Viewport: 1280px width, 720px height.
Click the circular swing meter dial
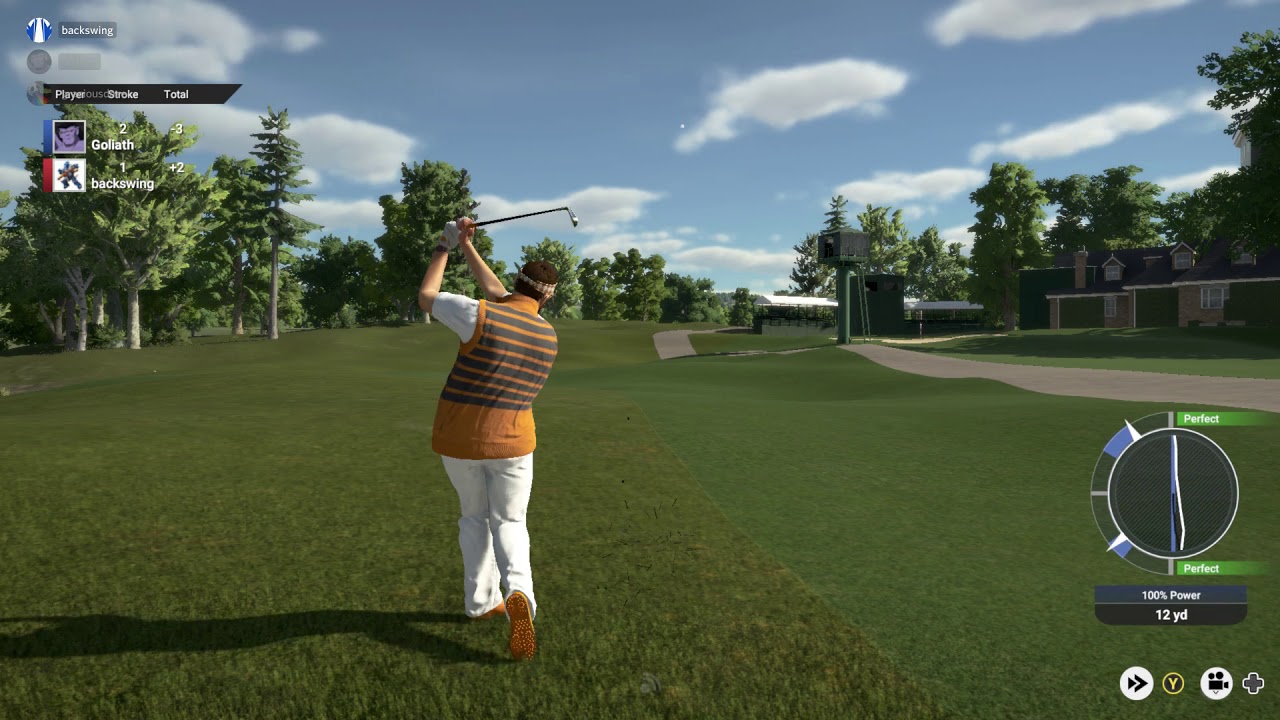pyautogui.click(x=1173, y=492)
